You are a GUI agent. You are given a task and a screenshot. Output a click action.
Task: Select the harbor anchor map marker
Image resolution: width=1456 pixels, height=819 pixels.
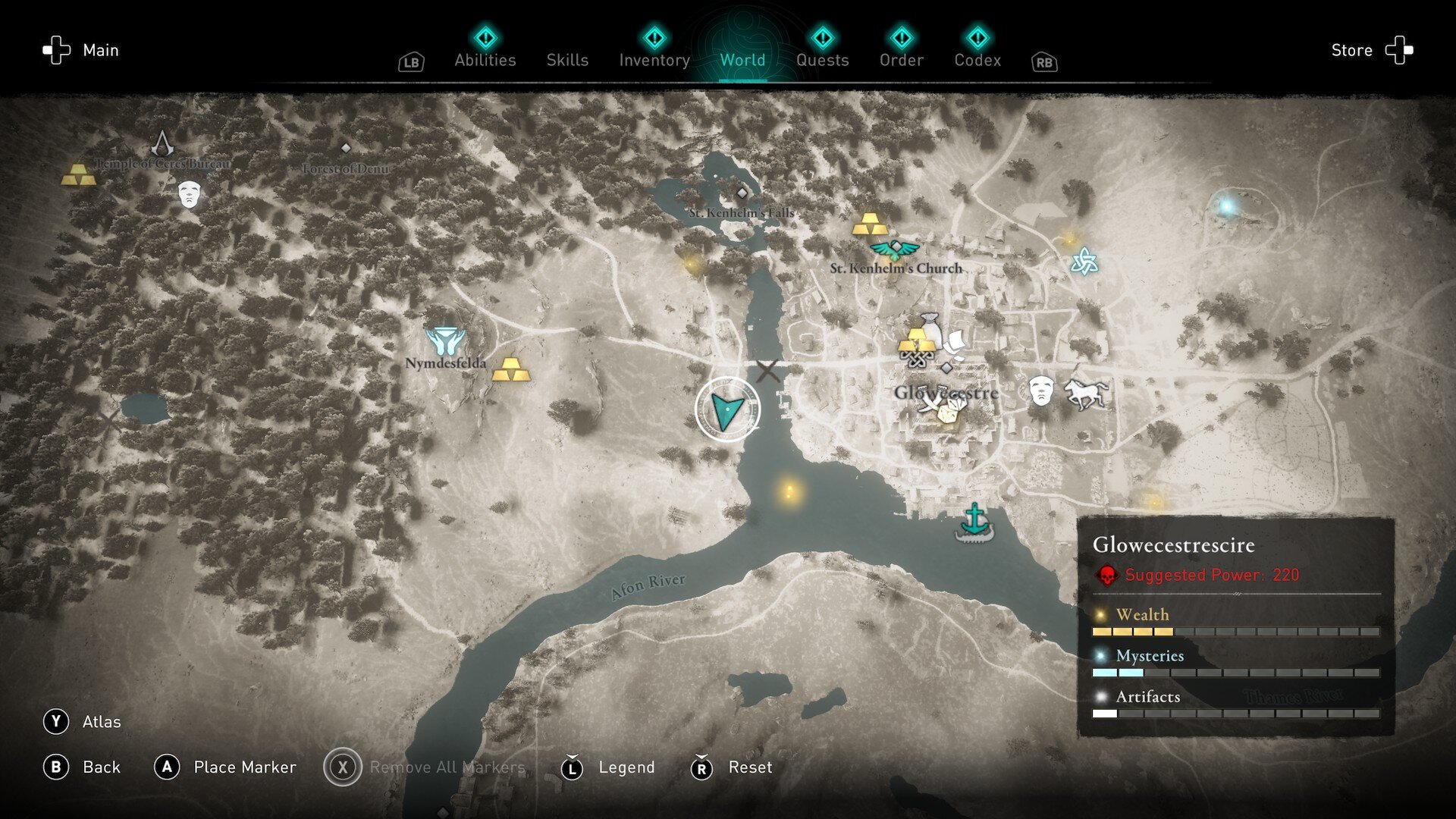click(x=974, y=523)
